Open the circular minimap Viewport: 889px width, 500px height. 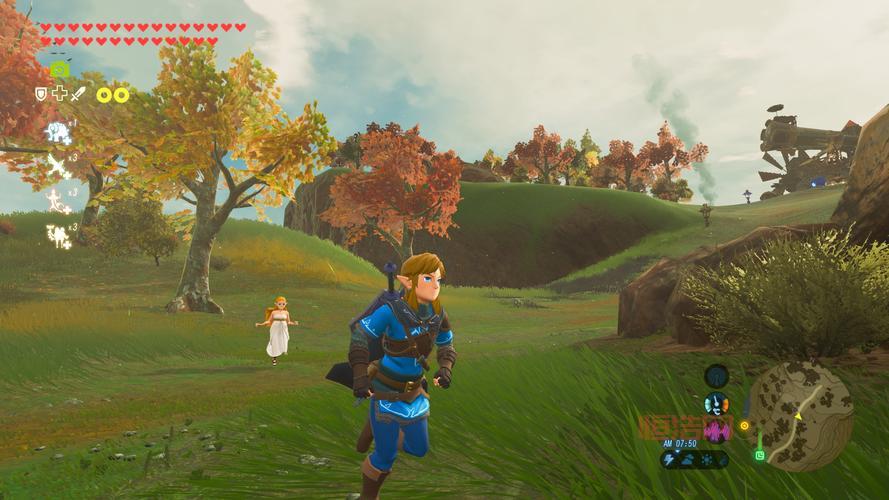[x=800, y=415]
